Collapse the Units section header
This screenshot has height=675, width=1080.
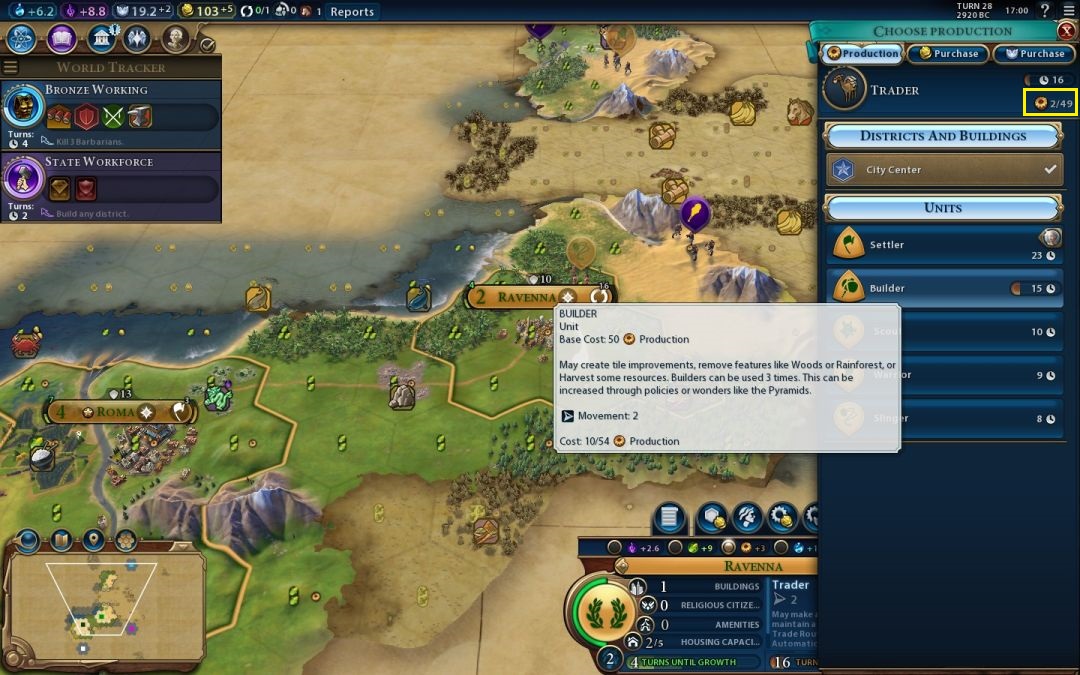point(943,208)
